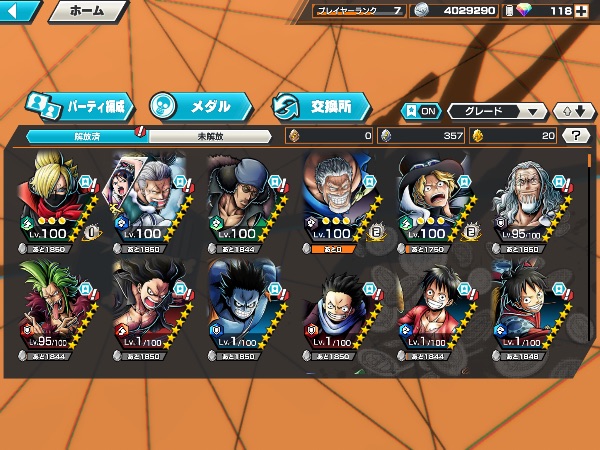Switch to the 未解放 locked tab
This screenshot has width=600, height=450.
pyautogui.click(x=210, y=136)
